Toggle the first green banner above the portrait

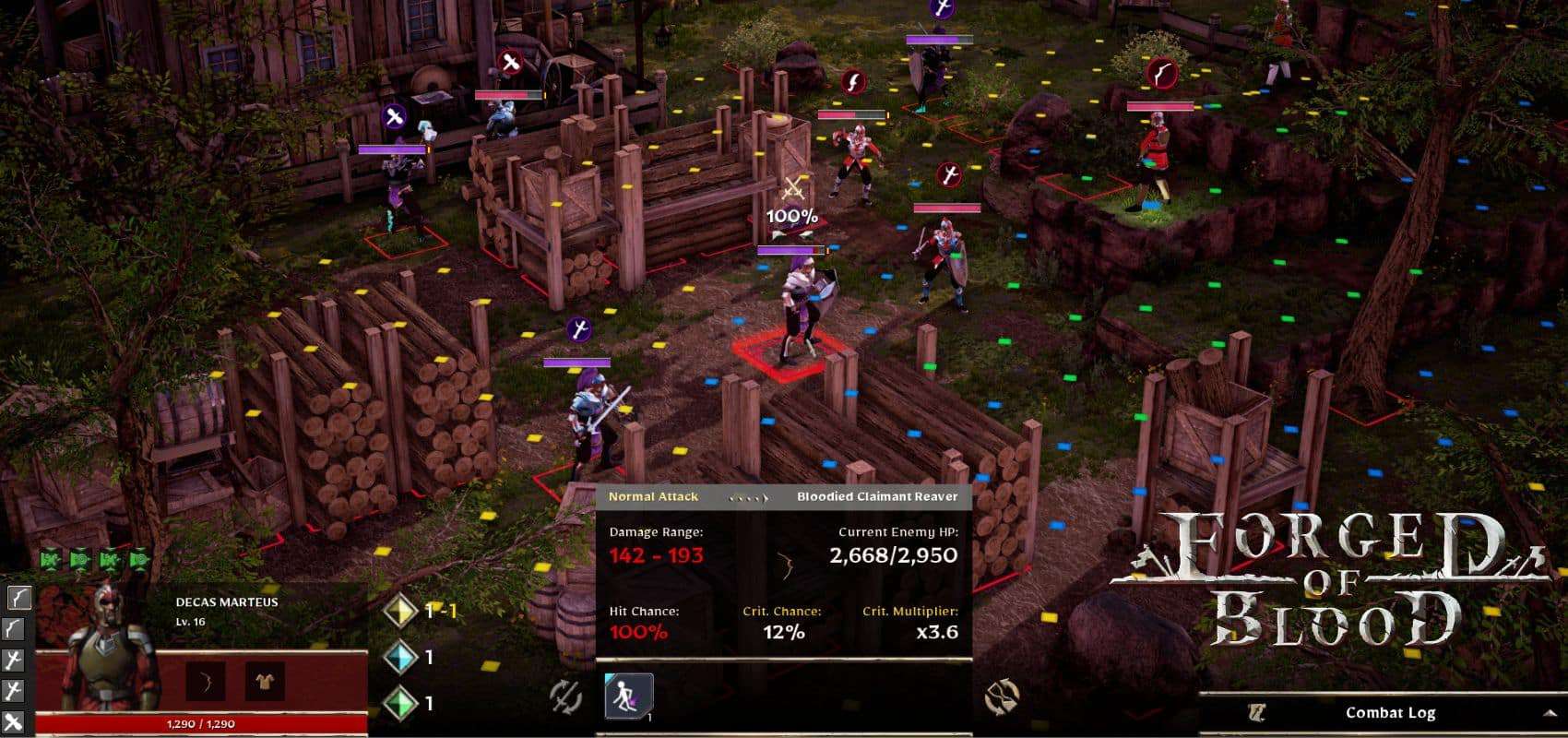[x=50, y=559]
